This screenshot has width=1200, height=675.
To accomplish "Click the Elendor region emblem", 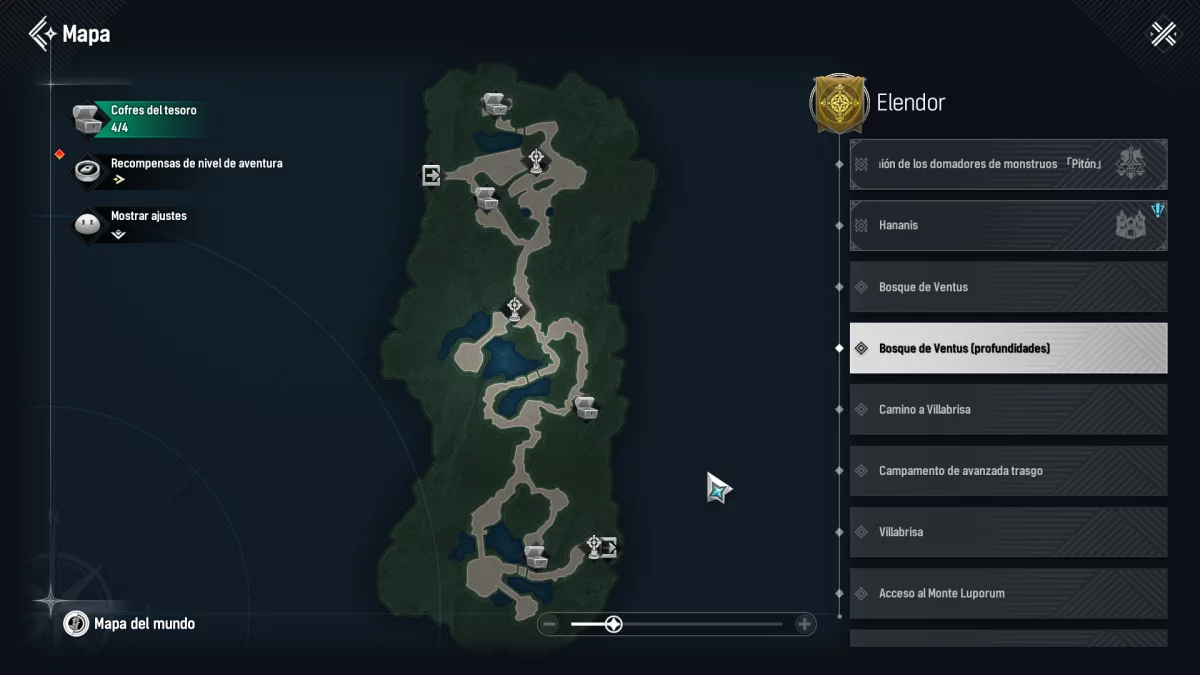I will 838,102.
